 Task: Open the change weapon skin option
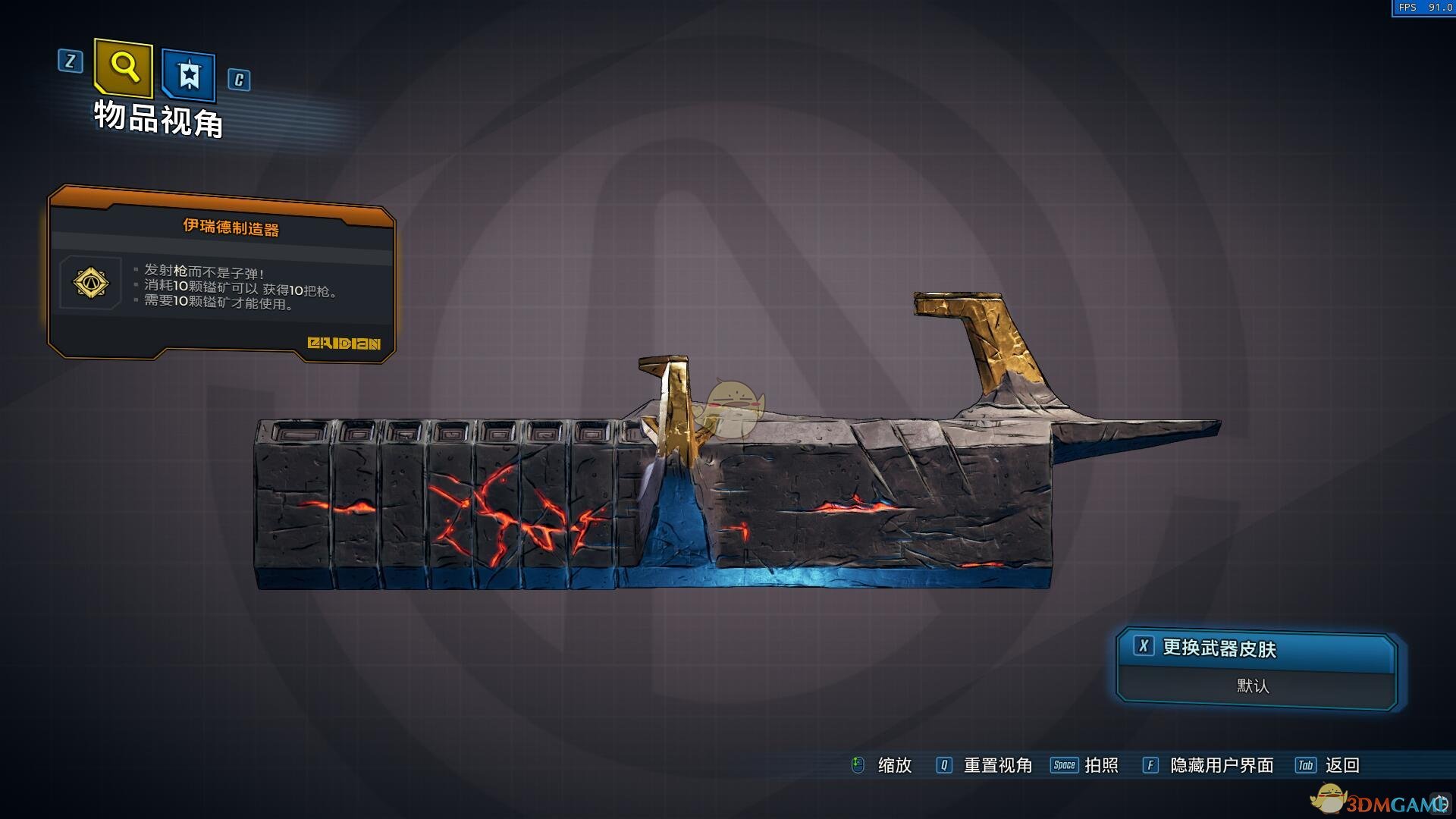pos(1256,649)
